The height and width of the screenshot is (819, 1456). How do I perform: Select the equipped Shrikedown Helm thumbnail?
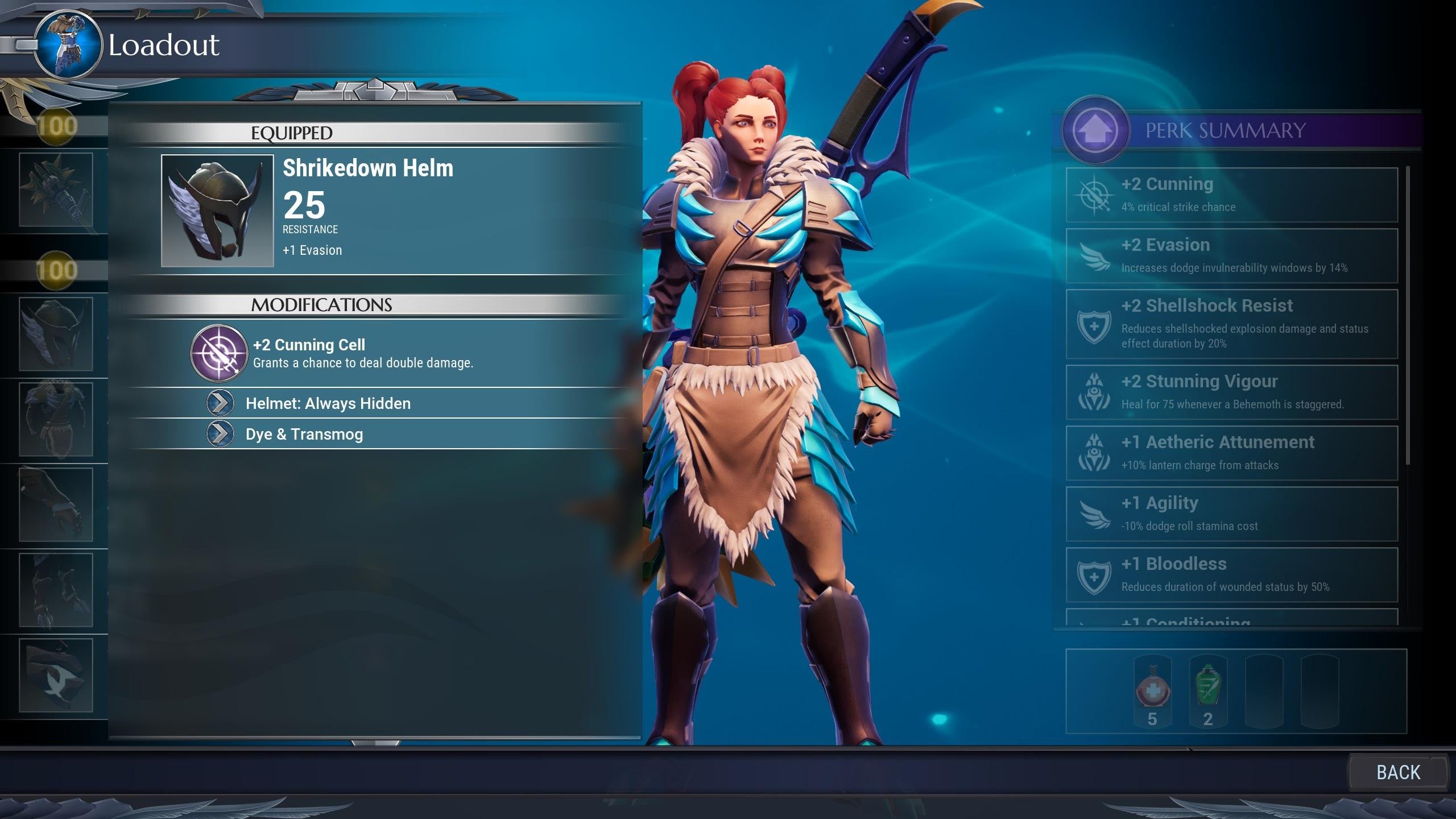pos(217,210)
